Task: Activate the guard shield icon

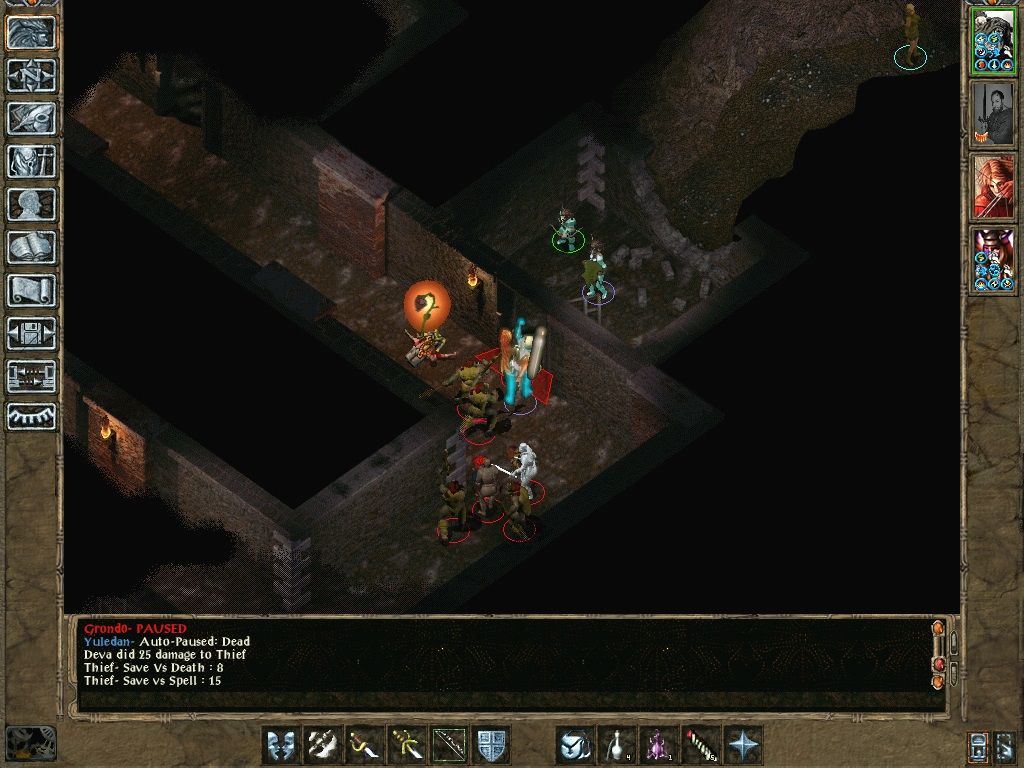Action: click(x=492, y=745)
